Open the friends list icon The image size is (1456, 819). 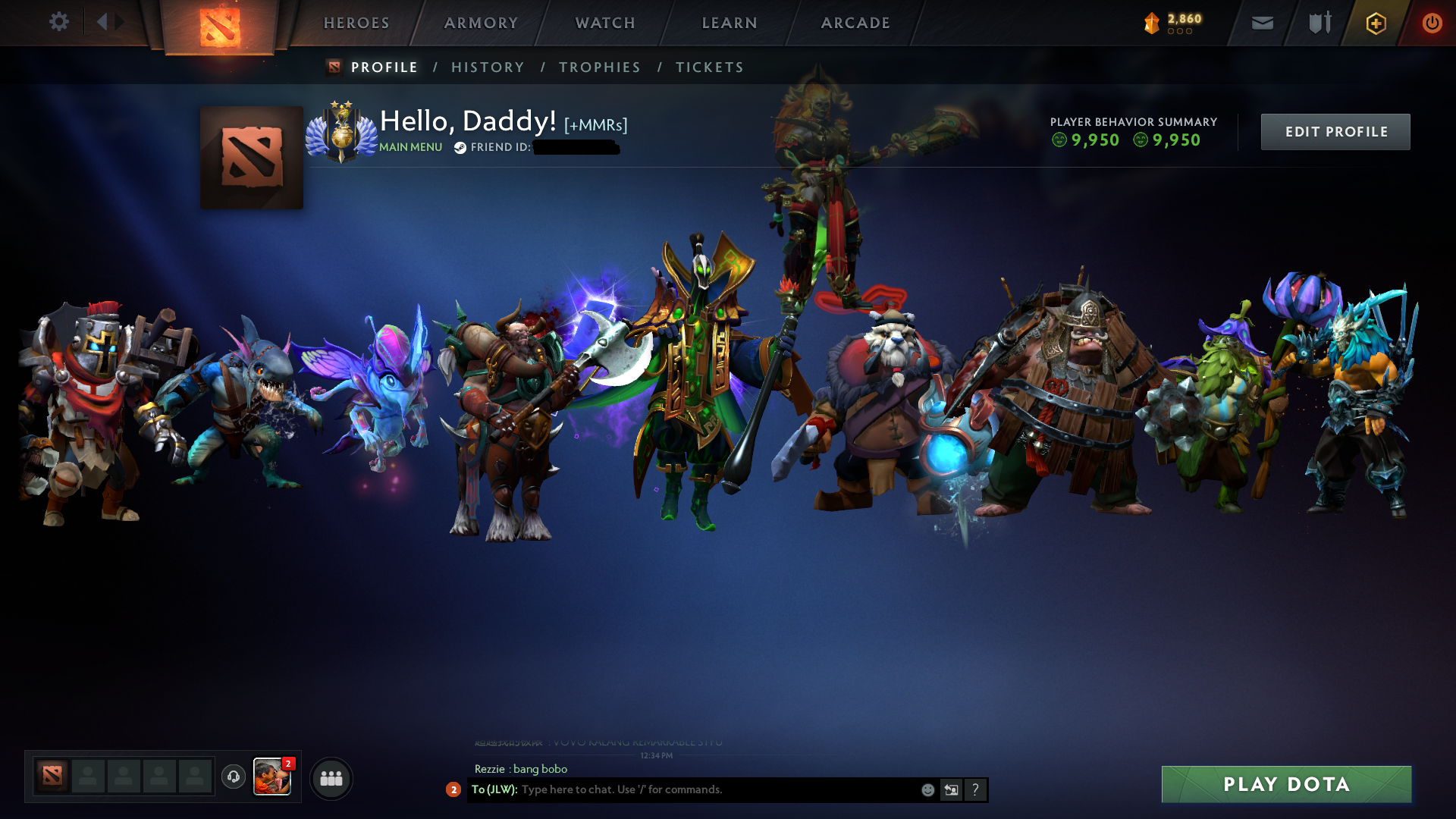(330, 777)
